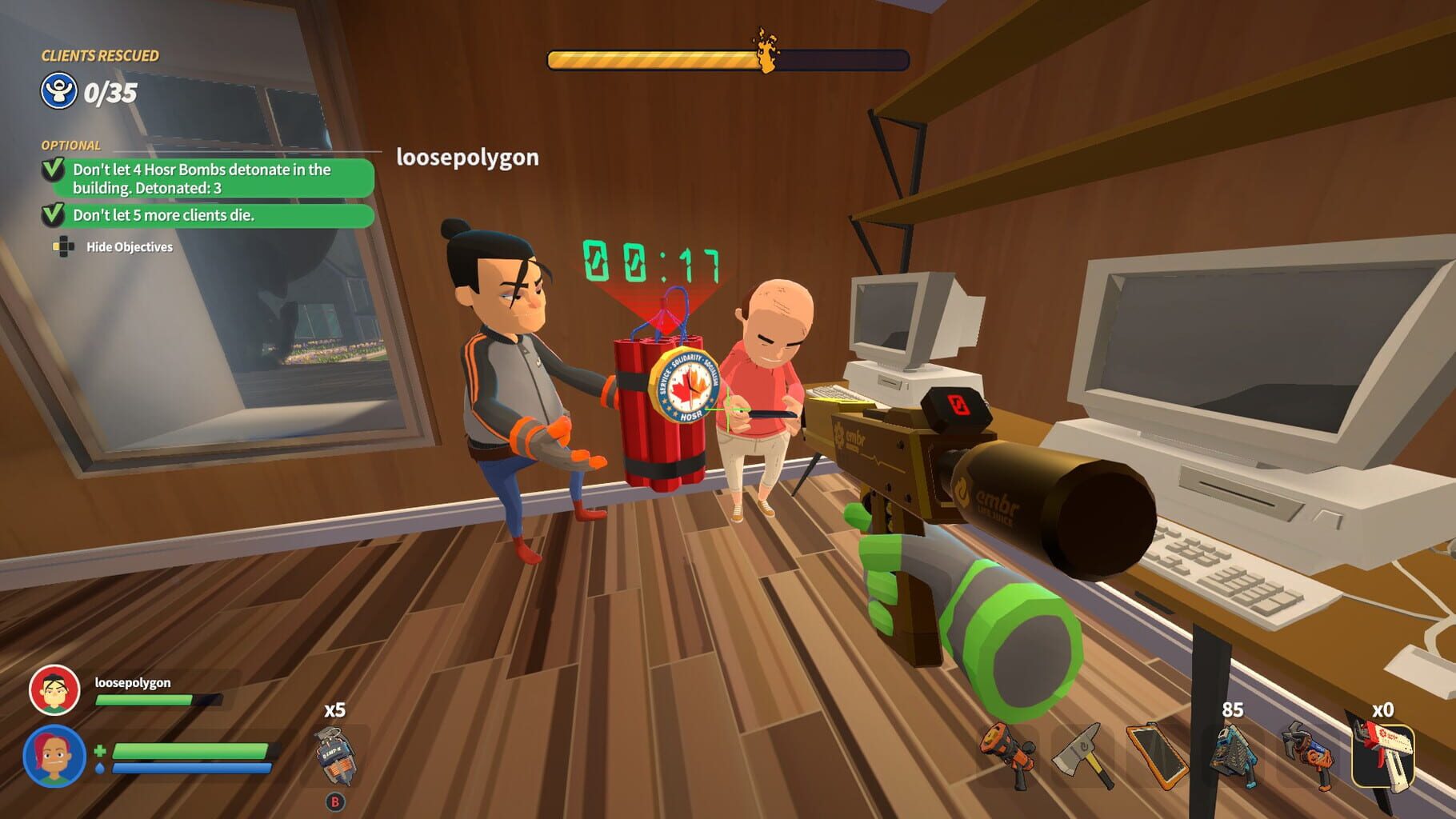Toggle the clients death objective checkmark
The height and width of the screenshot is (819, 1456).
pyautogui.click(x=53, y=215)
